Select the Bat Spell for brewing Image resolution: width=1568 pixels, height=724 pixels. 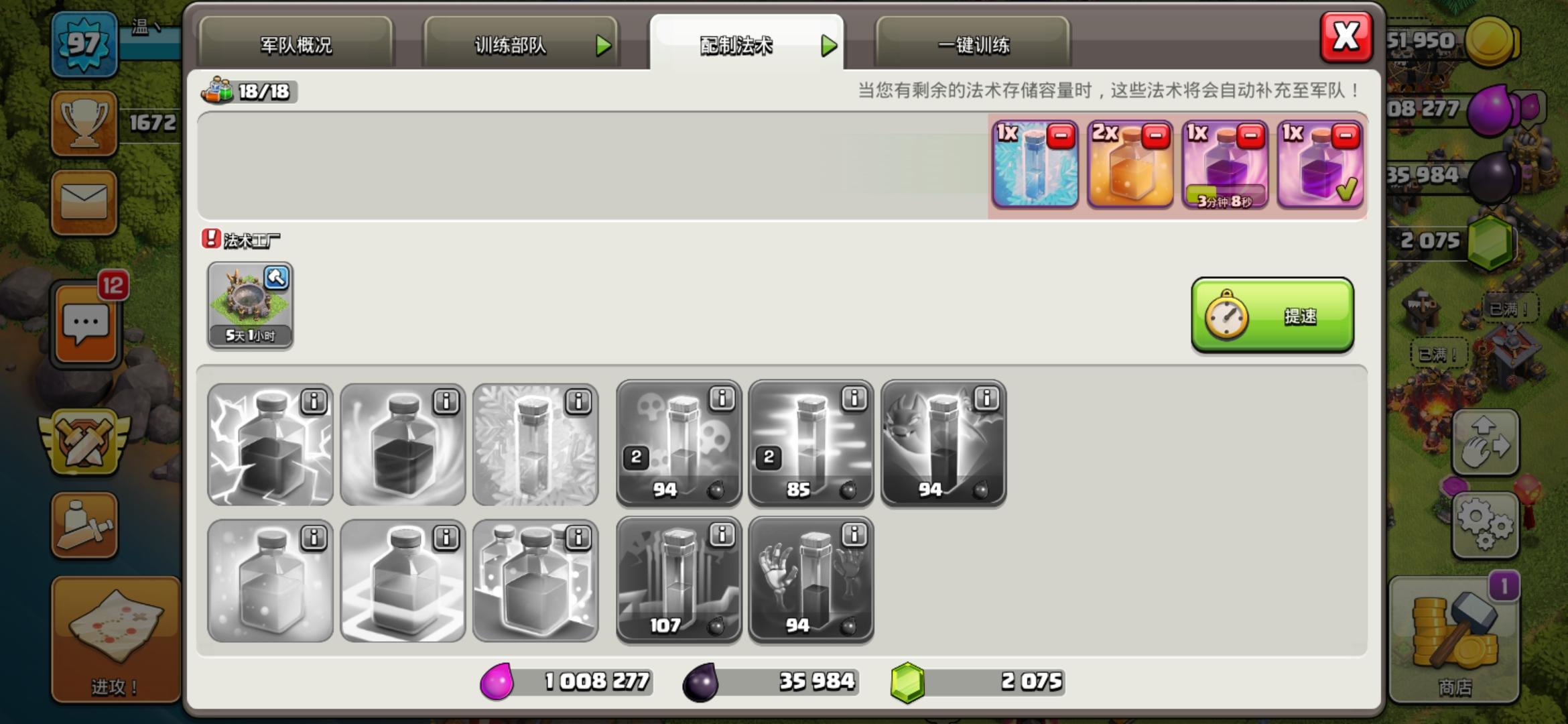(943, 442)
